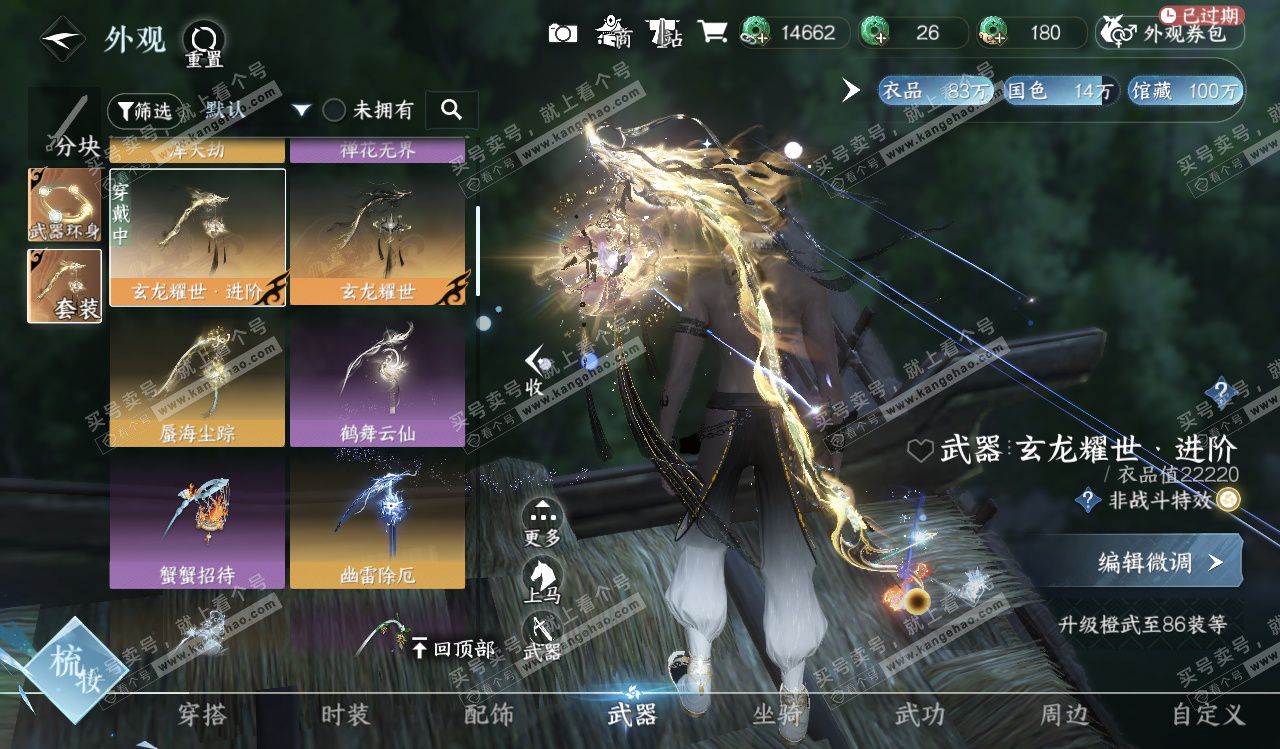Switch to the 时装 tab
Image resolution: width=1280 pixels, height=749 pixels.
[x=345, y=715]
